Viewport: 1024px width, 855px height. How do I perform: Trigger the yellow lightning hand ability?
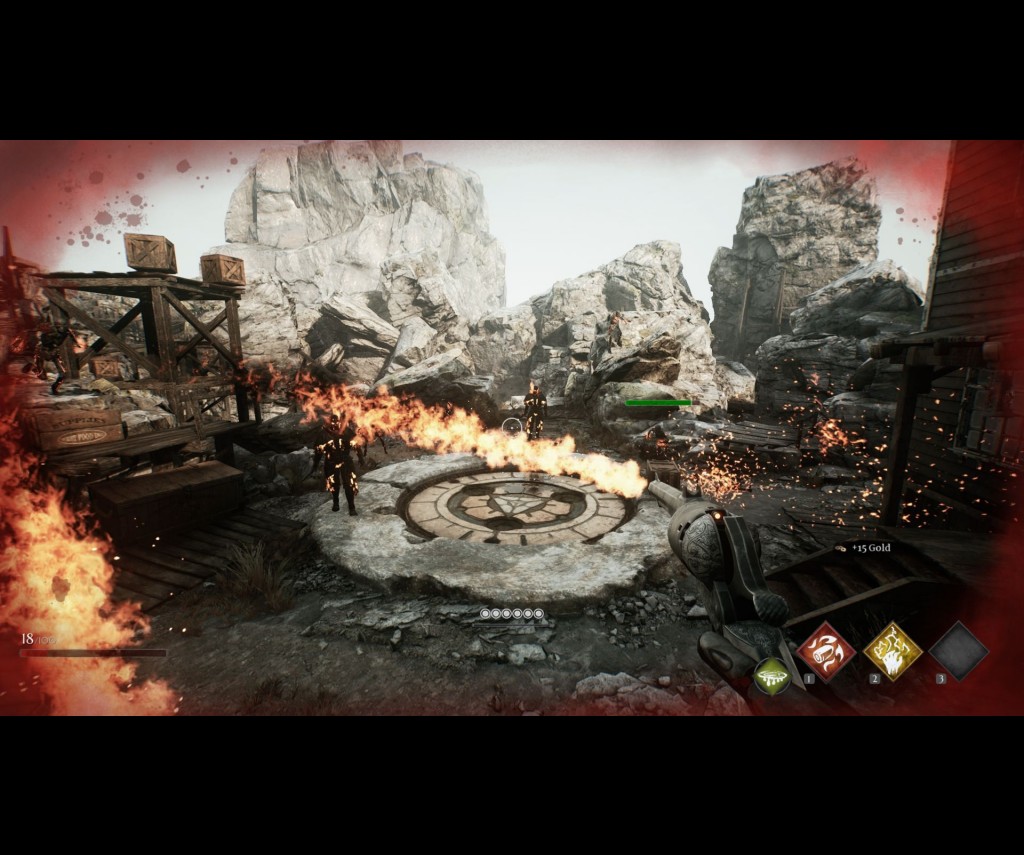point(892,651)
